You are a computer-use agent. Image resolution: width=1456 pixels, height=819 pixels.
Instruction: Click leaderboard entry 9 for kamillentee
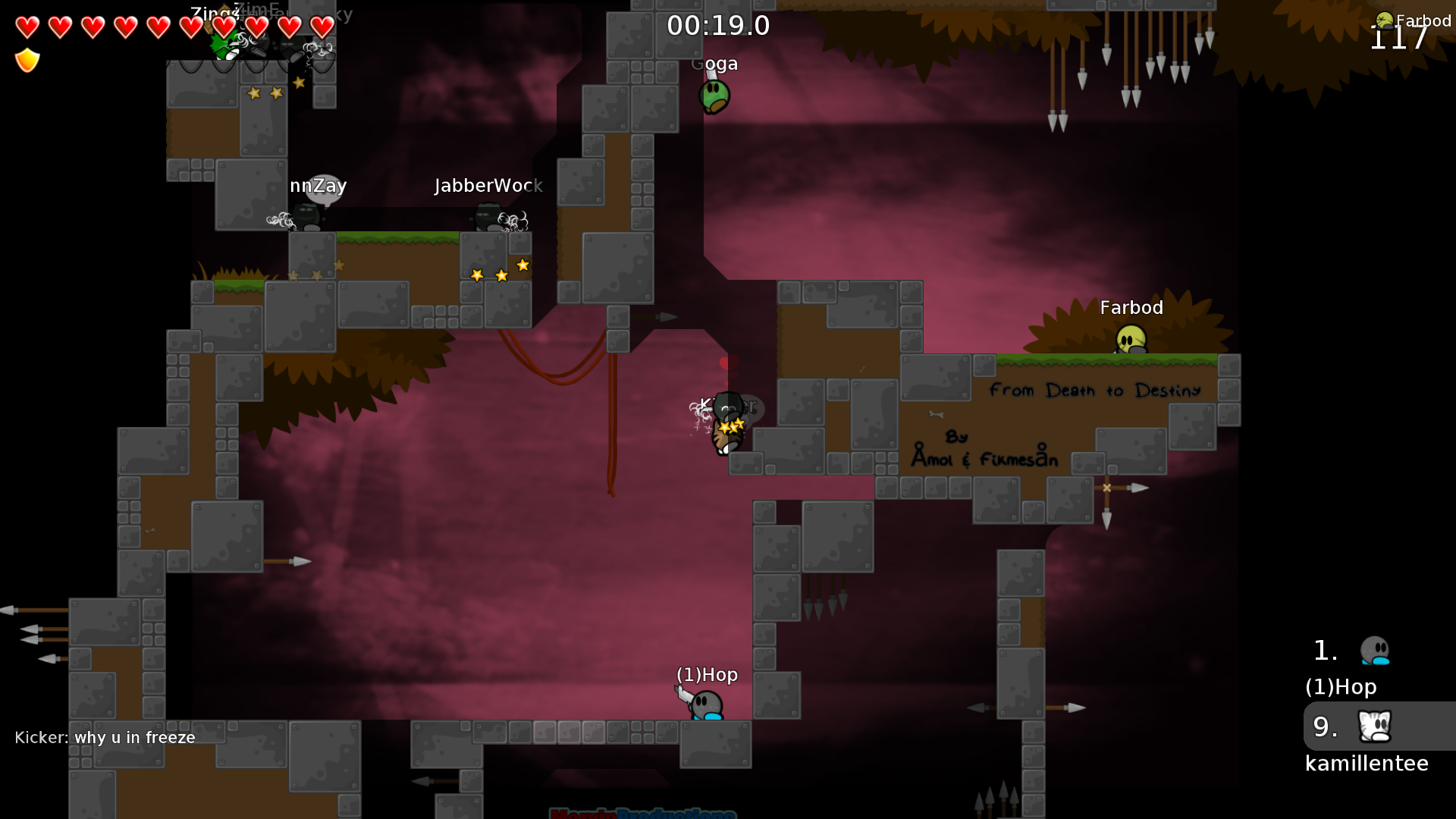click(x=1323, y=726)
